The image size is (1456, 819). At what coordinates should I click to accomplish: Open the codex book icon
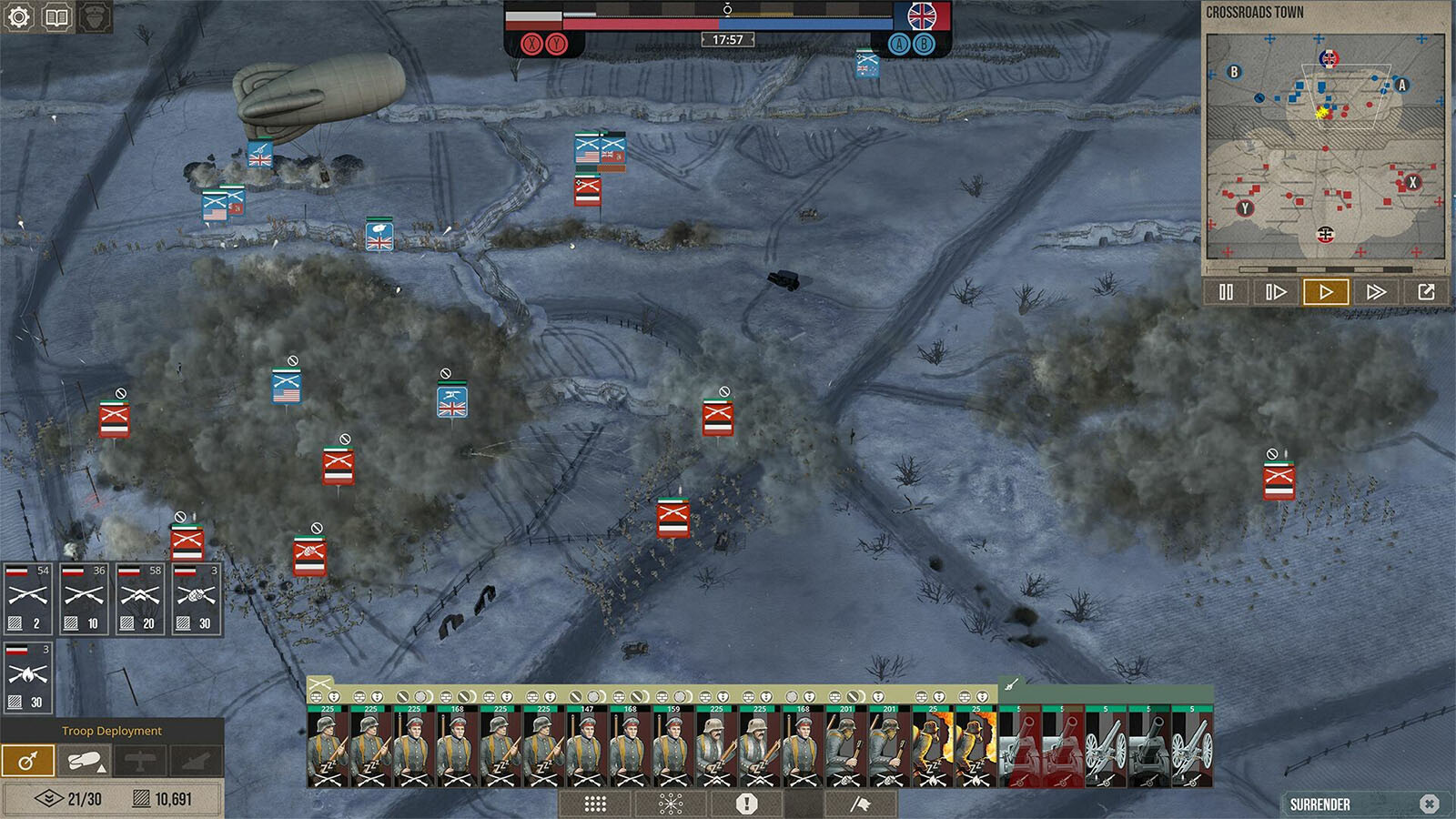(x=56, y=17)
